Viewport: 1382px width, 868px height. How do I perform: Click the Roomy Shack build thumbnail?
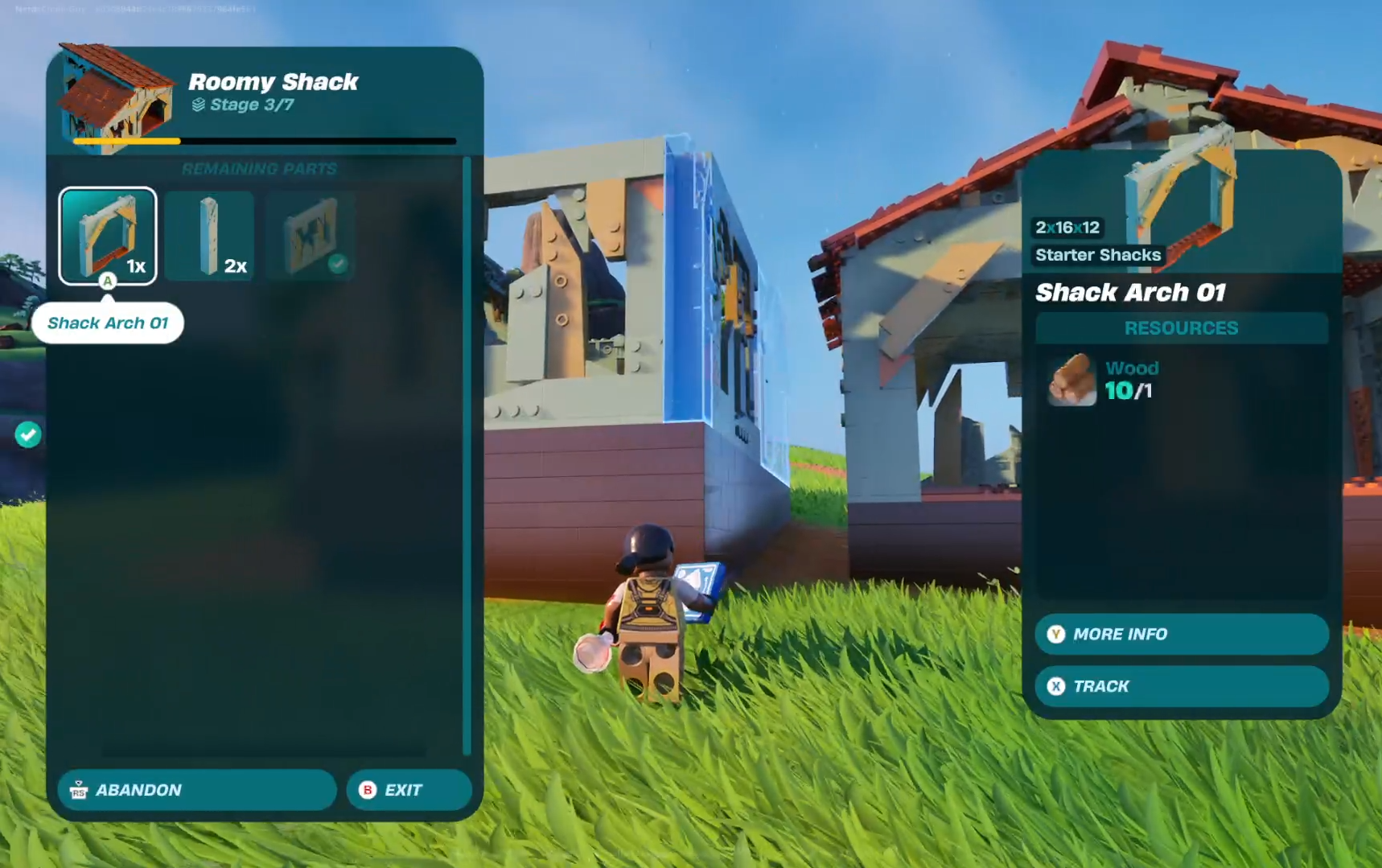coord(117,97)
